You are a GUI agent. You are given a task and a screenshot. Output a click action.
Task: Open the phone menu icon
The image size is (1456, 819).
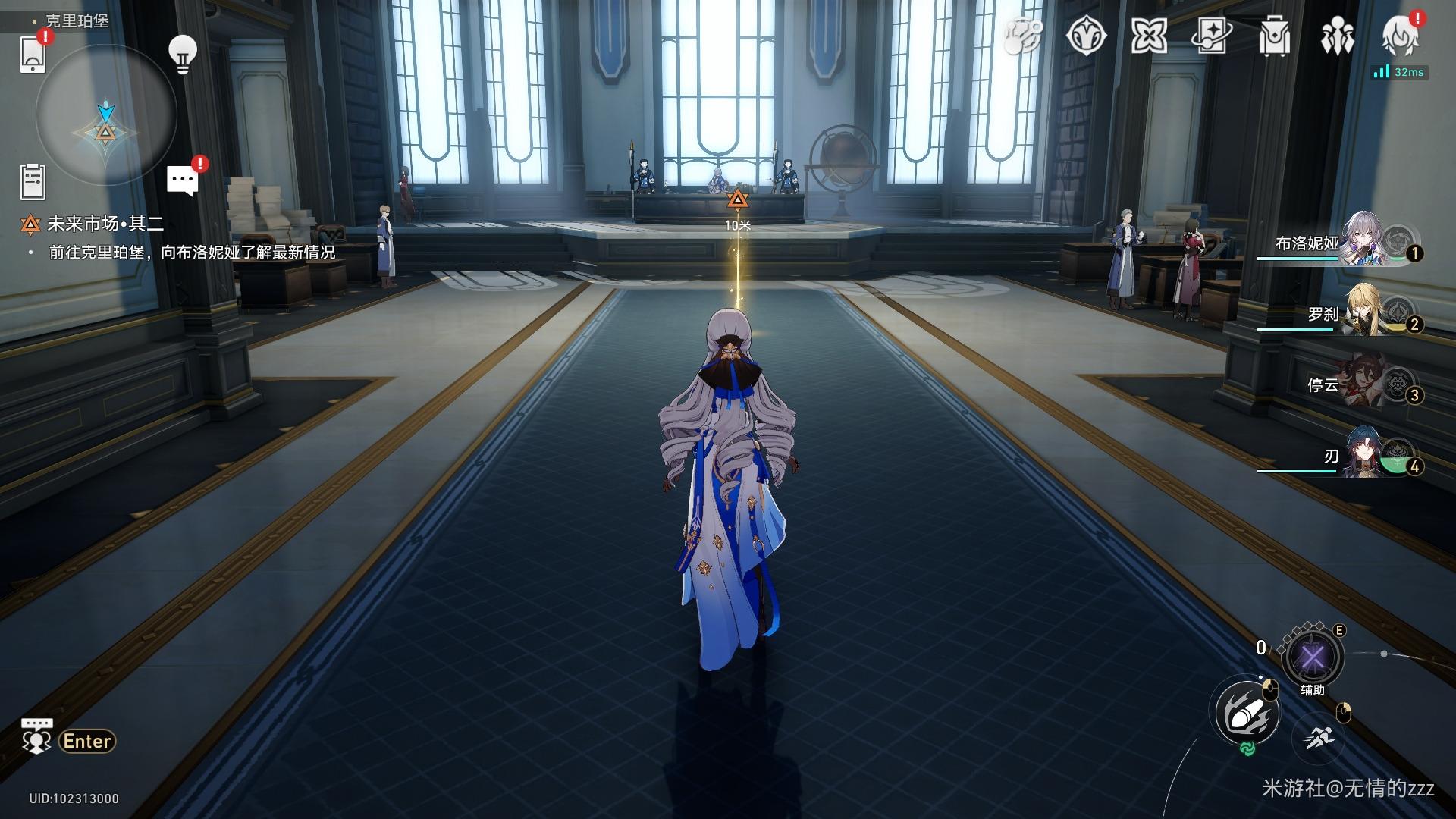point(33,54)
